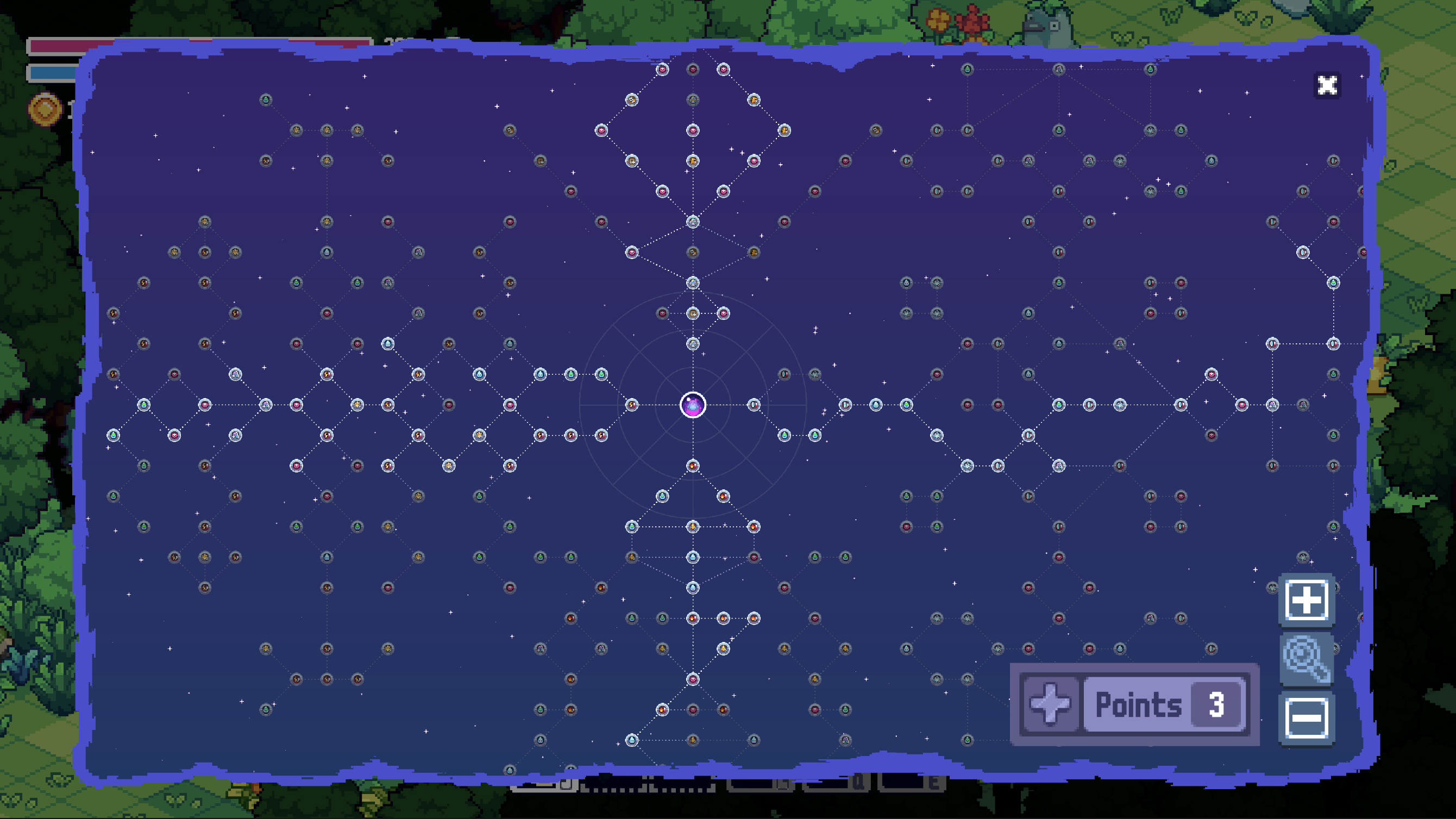Close the skill tree panel
This screenshot has width=1456, height=819.
[x=1327, y=85]
